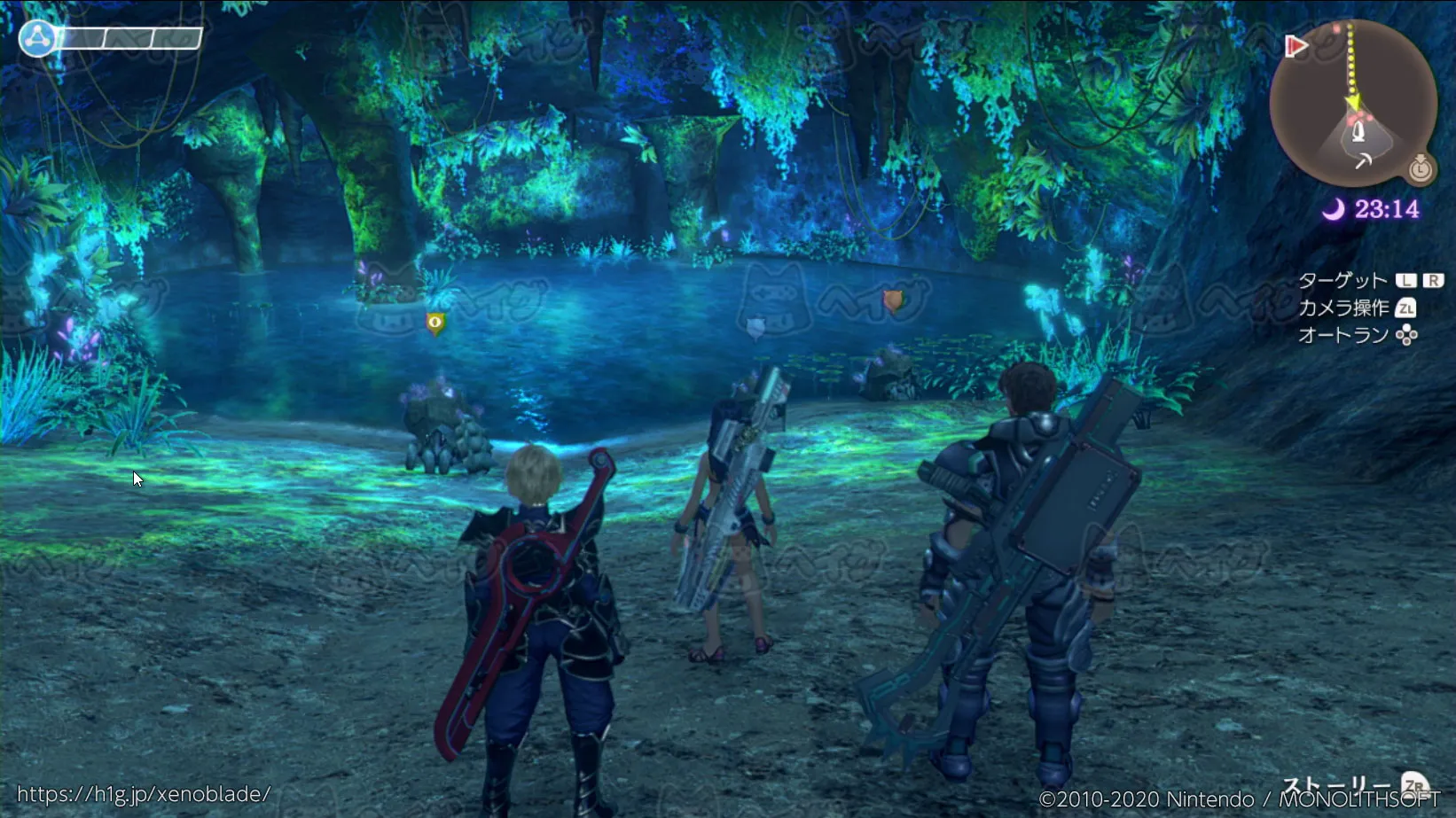Select the orange shield marker over the water
Viewport: 1456px width, 818px height.
pos(893,301)
